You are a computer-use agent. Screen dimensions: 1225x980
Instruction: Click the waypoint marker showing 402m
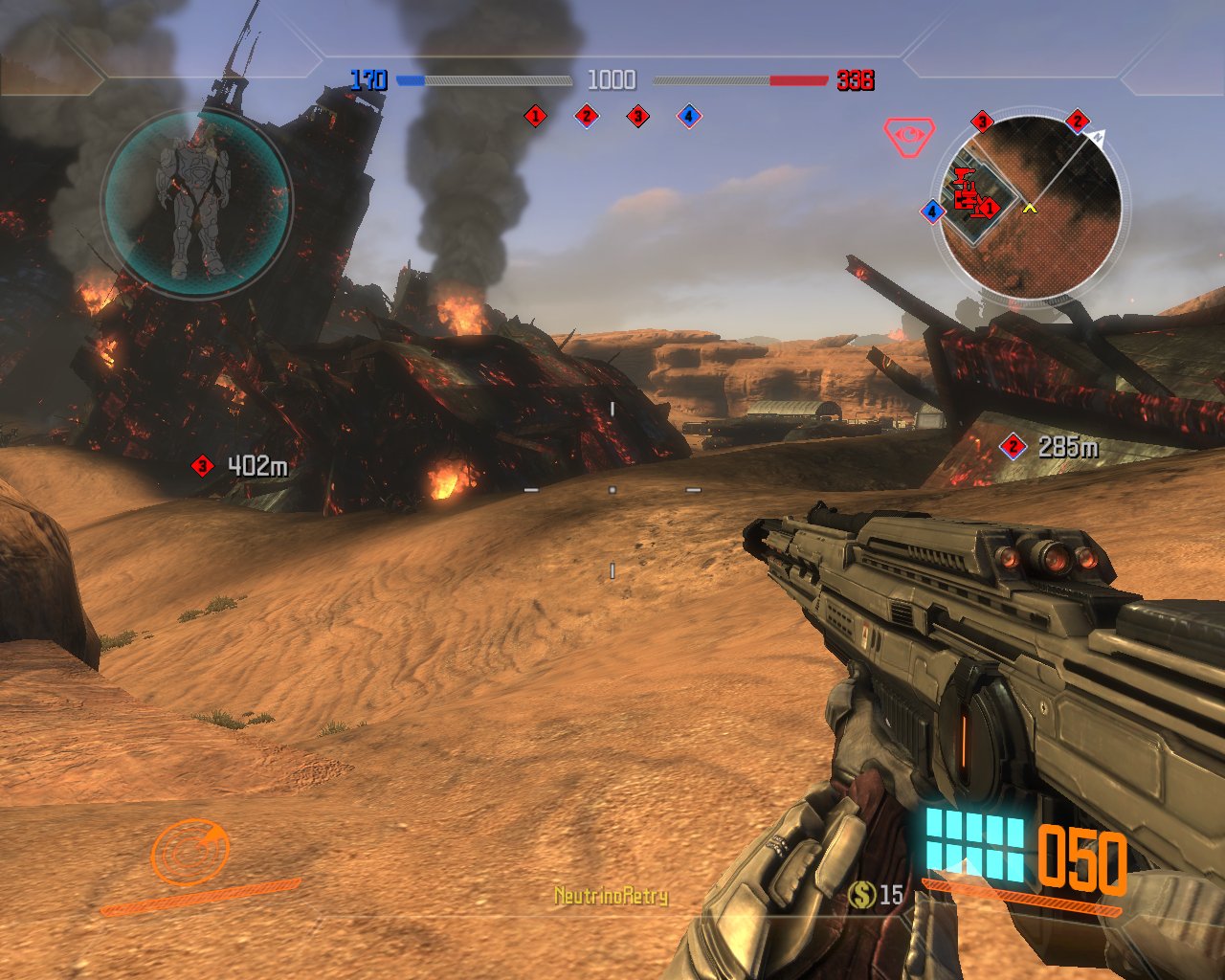point(202,466)
